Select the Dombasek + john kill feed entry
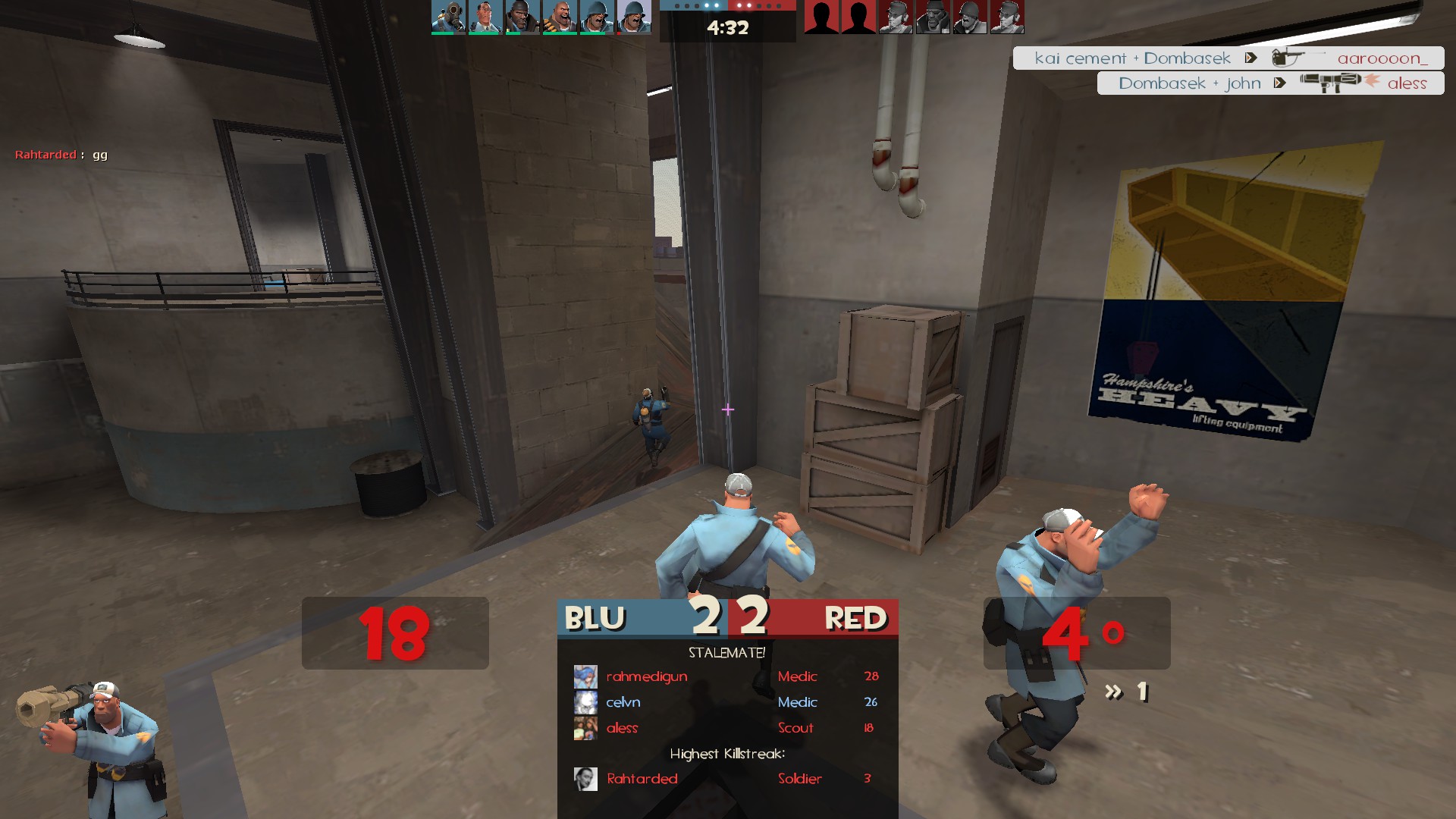Image resolution: width=1456 pixels, height=819 pixels. [1270, 83]
